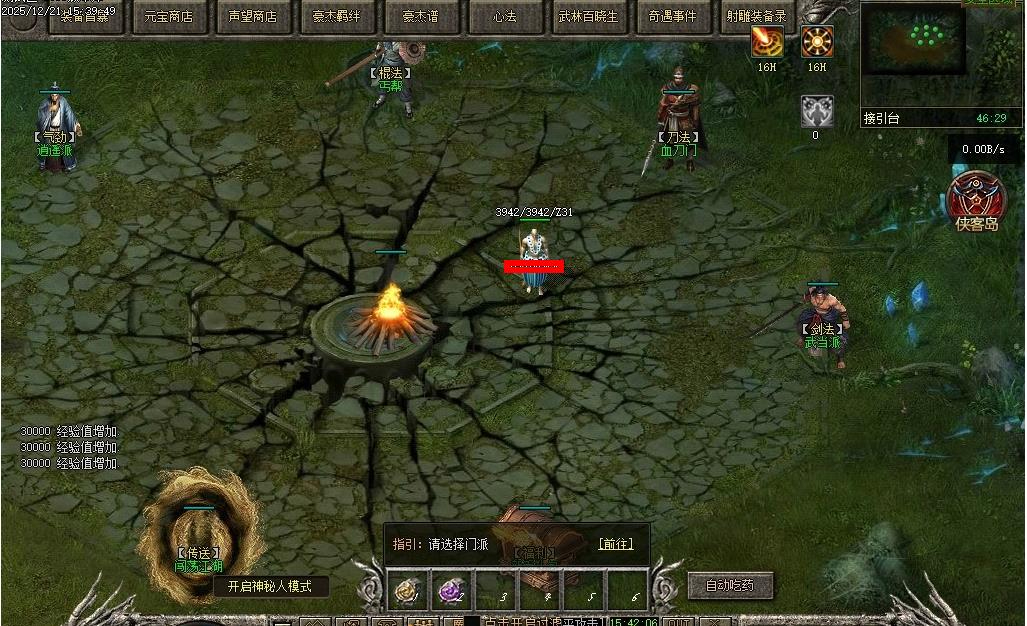The image size is (1027, 626).
Task: Open the 侠客岛 event icon
Action: pyautogui.click(x=977, y=196)
